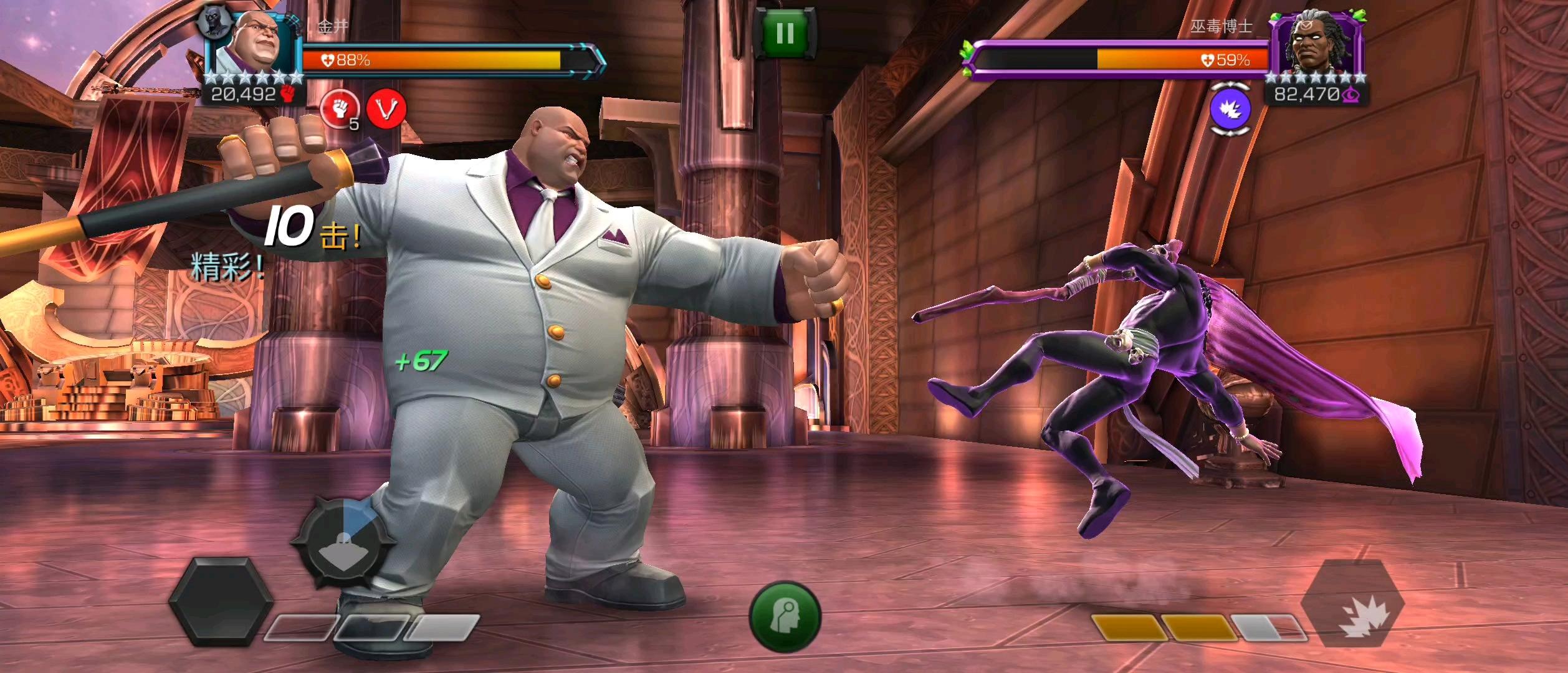Inspect the red fist buff icon
Viewport: 1568px width, 673px height.
coord(339,109)
